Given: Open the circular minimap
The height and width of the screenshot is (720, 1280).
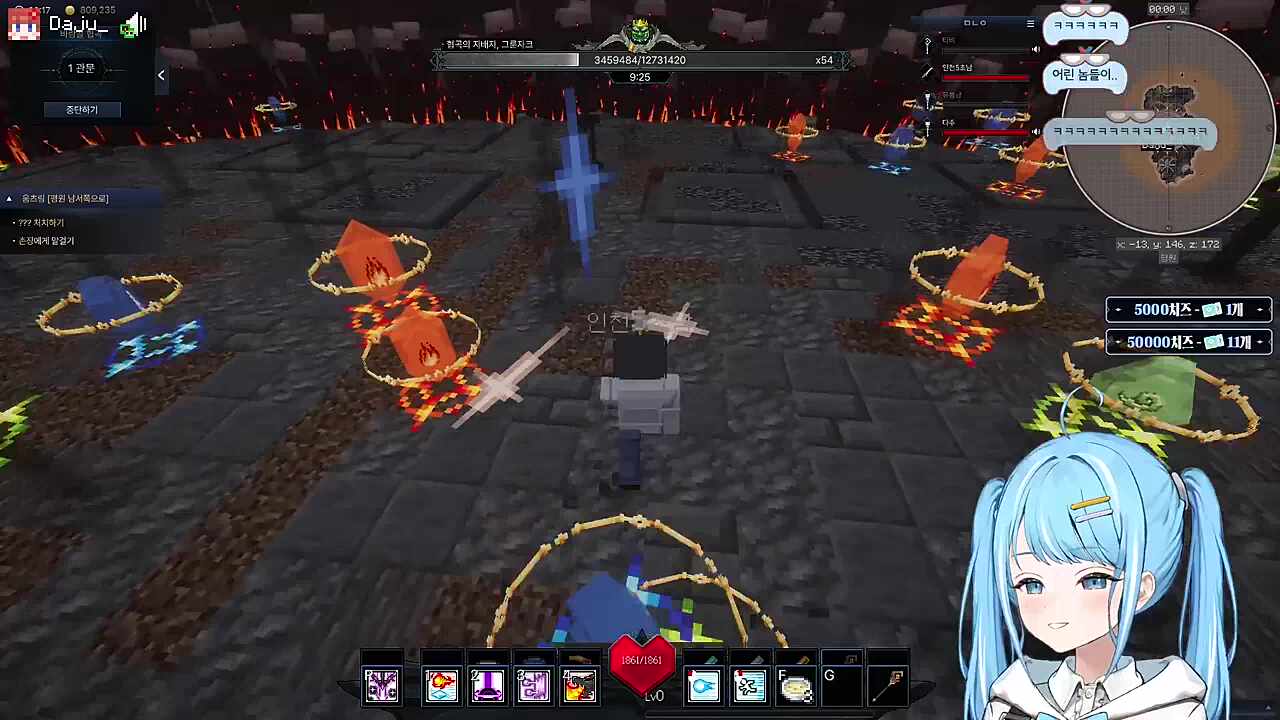Looking at the screenshot, I should pyautogui.click(x=1167, y=130).
